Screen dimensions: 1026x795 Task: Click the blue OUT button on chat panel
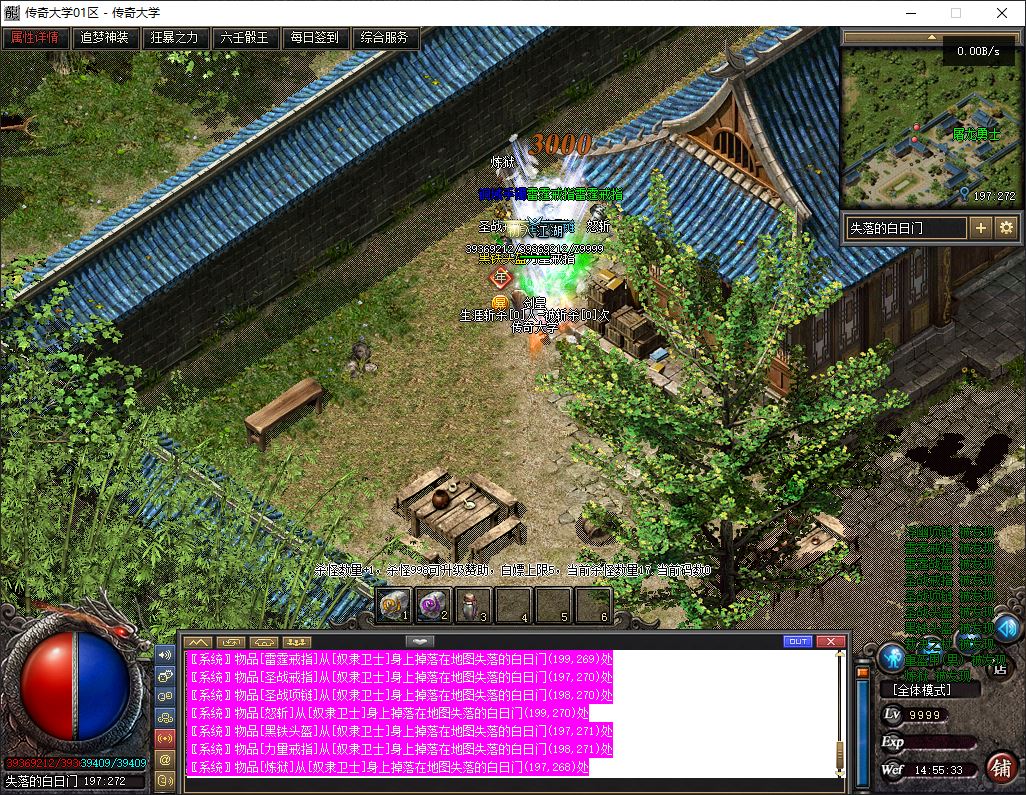pyautogui.click(x=798, y=641)
